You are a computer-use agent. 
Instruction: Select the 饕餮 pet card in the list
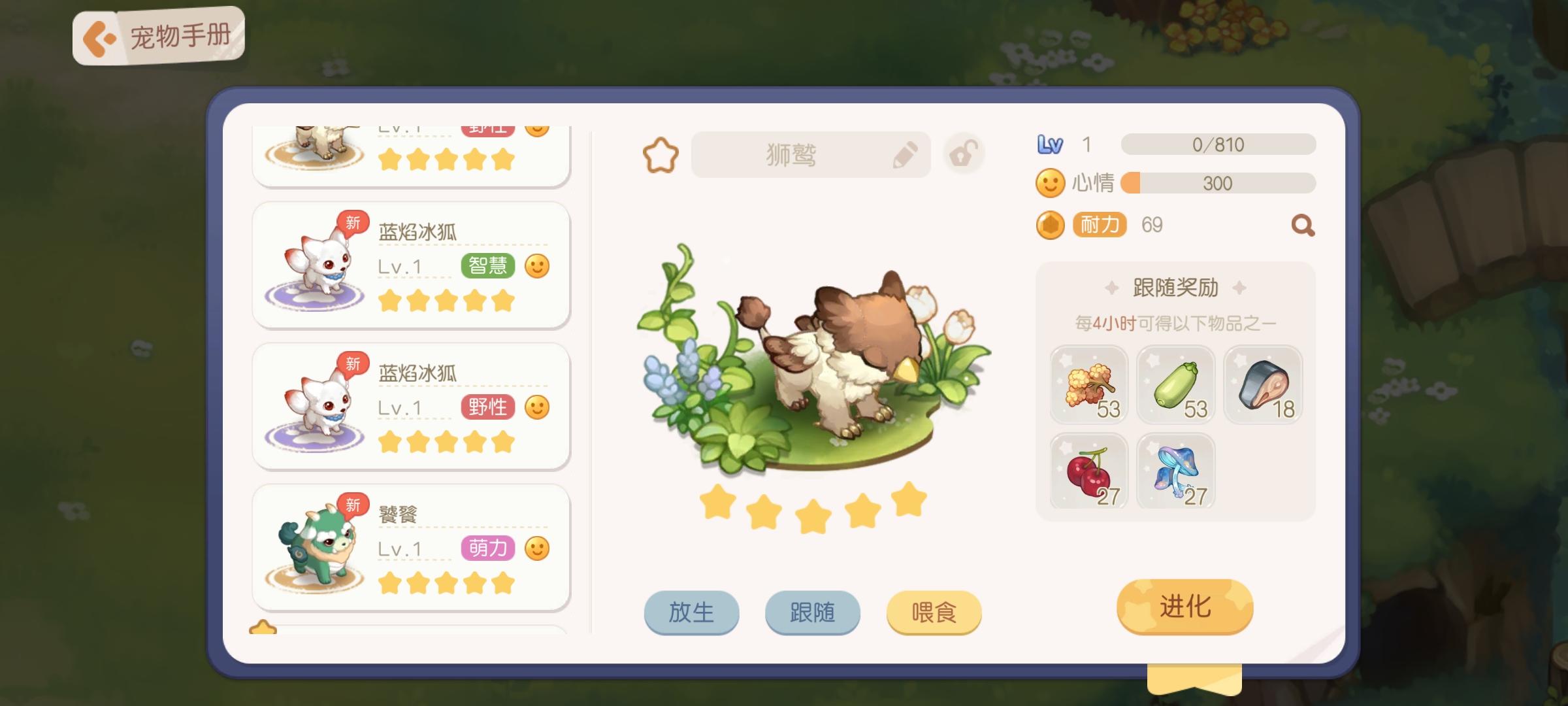(x=412, y=546)
